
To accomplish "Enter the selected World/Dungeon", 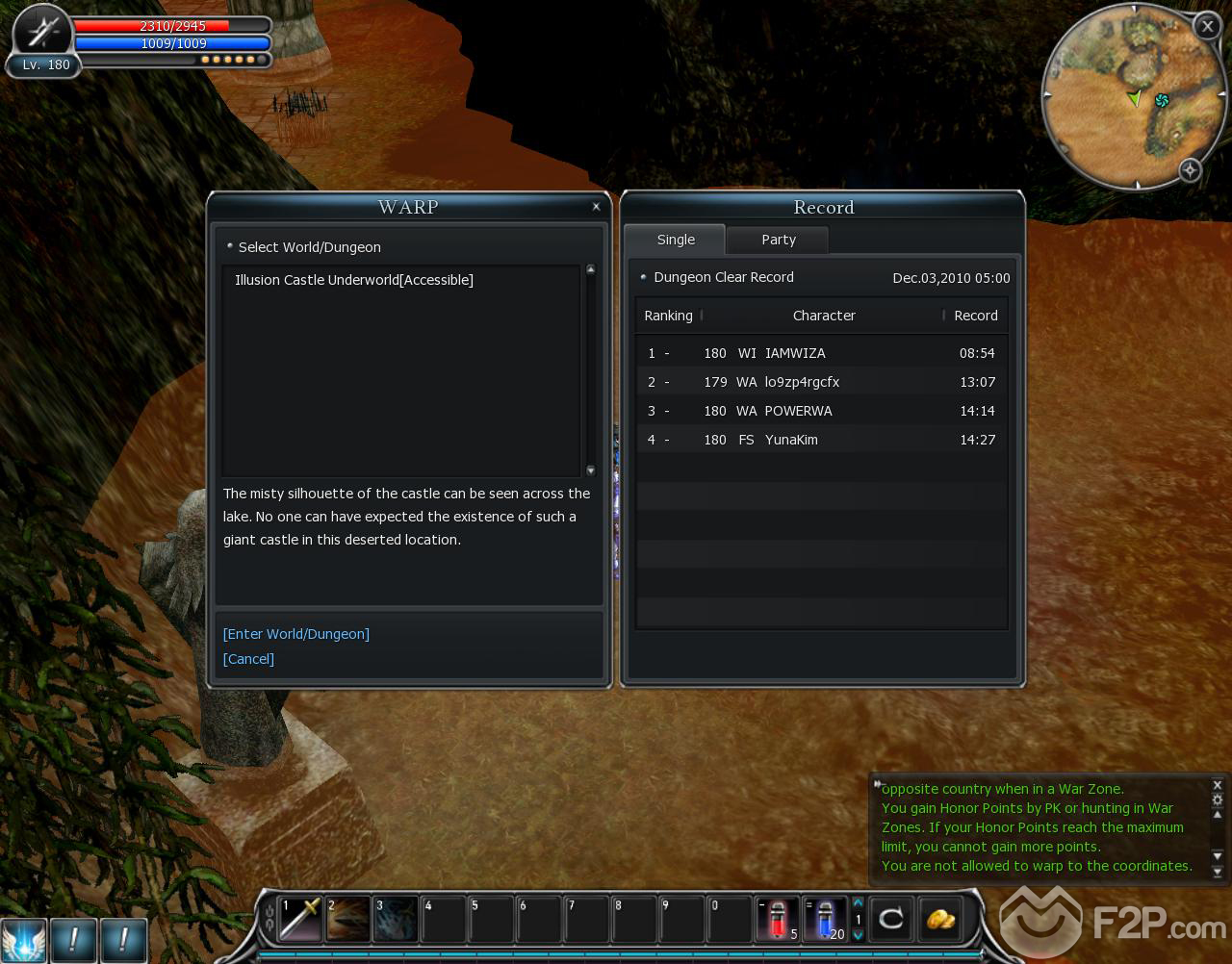I will [296, 634].
